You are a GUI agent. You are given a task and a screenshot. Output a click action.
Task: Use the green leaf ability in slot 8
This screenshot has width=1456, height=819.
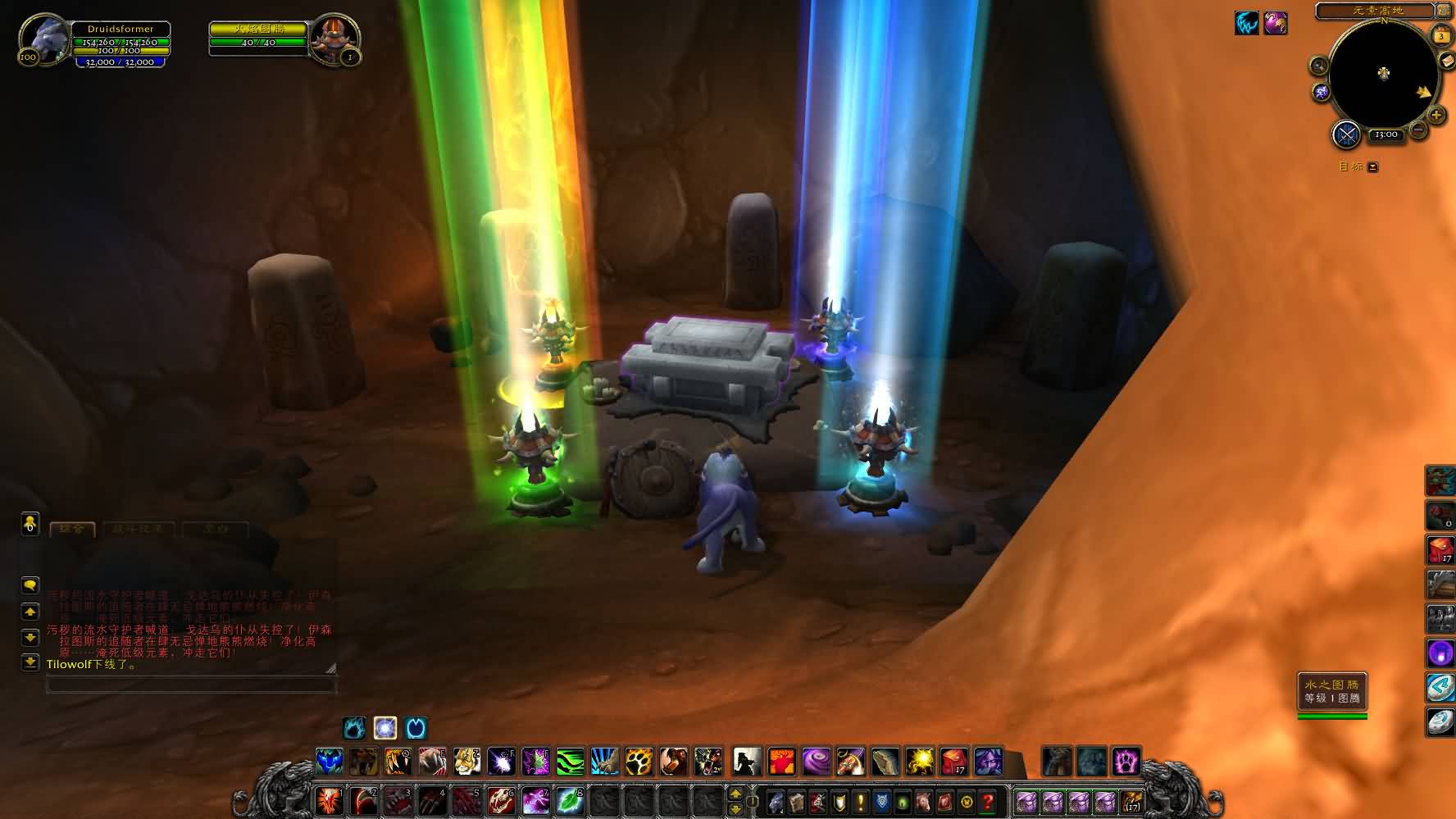tap(570, 800)
